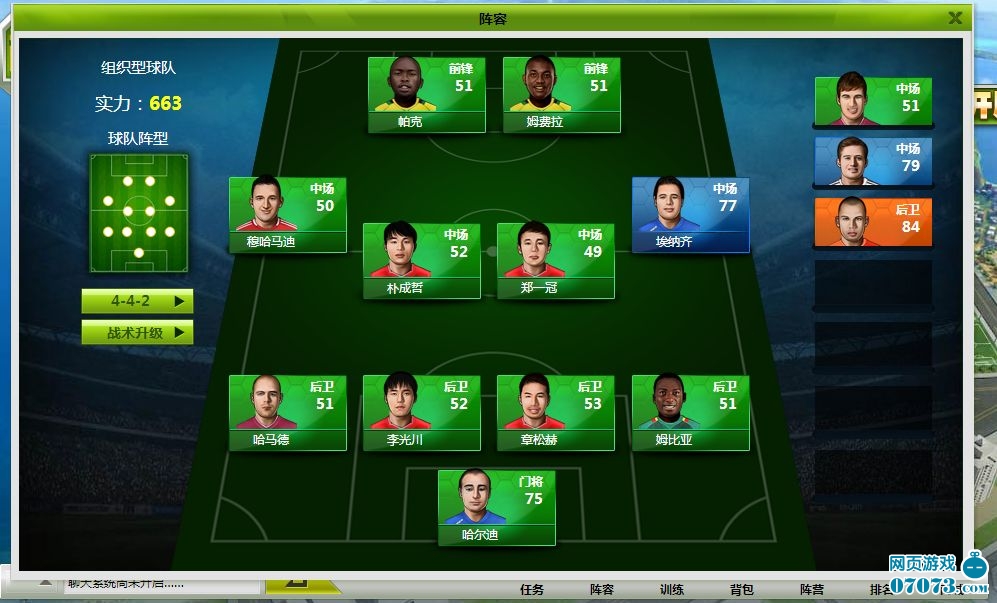Choose midfielder 穆哈马迪 card
This screenshot has height=603, width=997.
click(288, 214)
